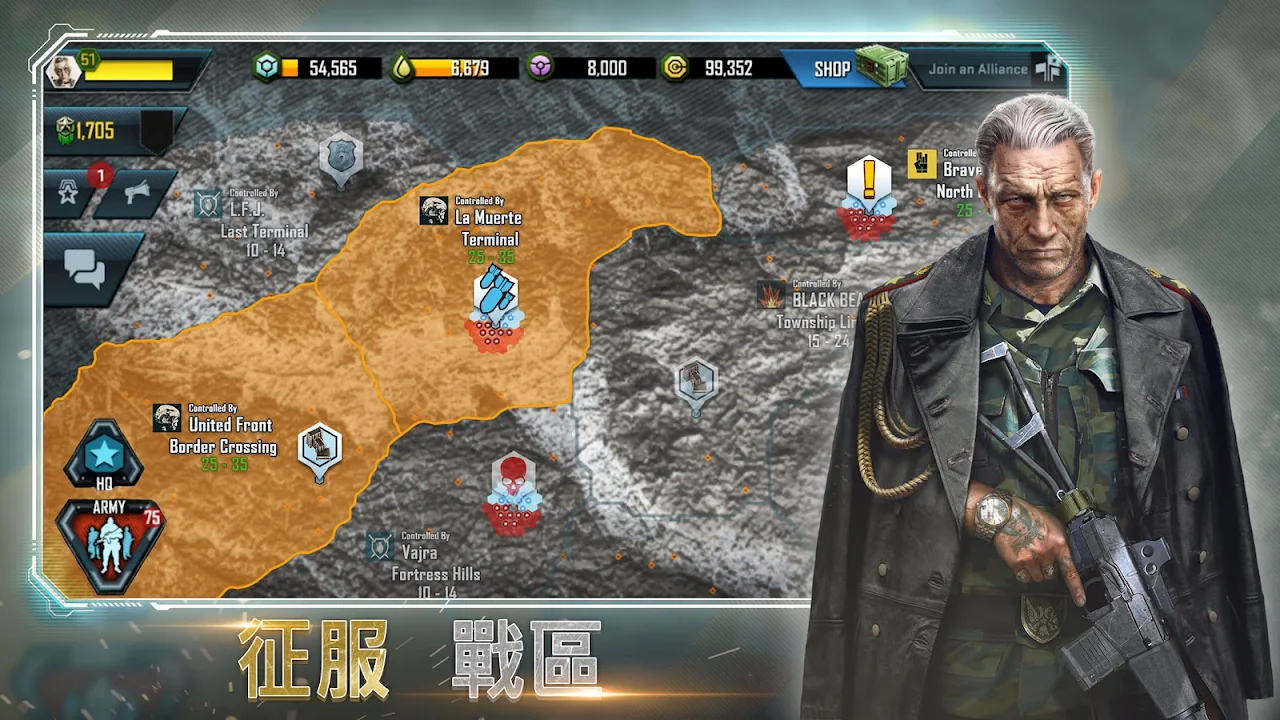
Task: Click Join an Alliance
Action: (x=977, y=69)
